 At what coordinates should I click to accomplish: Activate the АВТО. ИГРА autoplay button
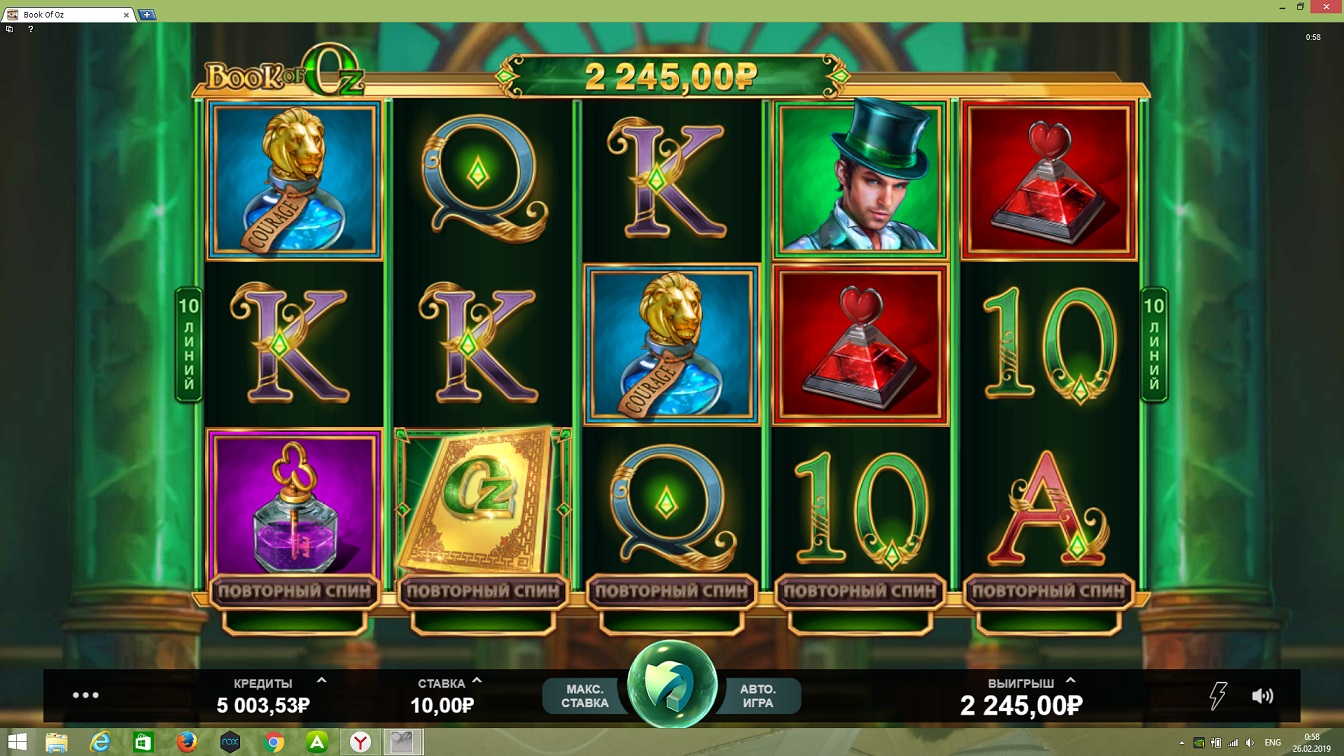coord(758,696)
